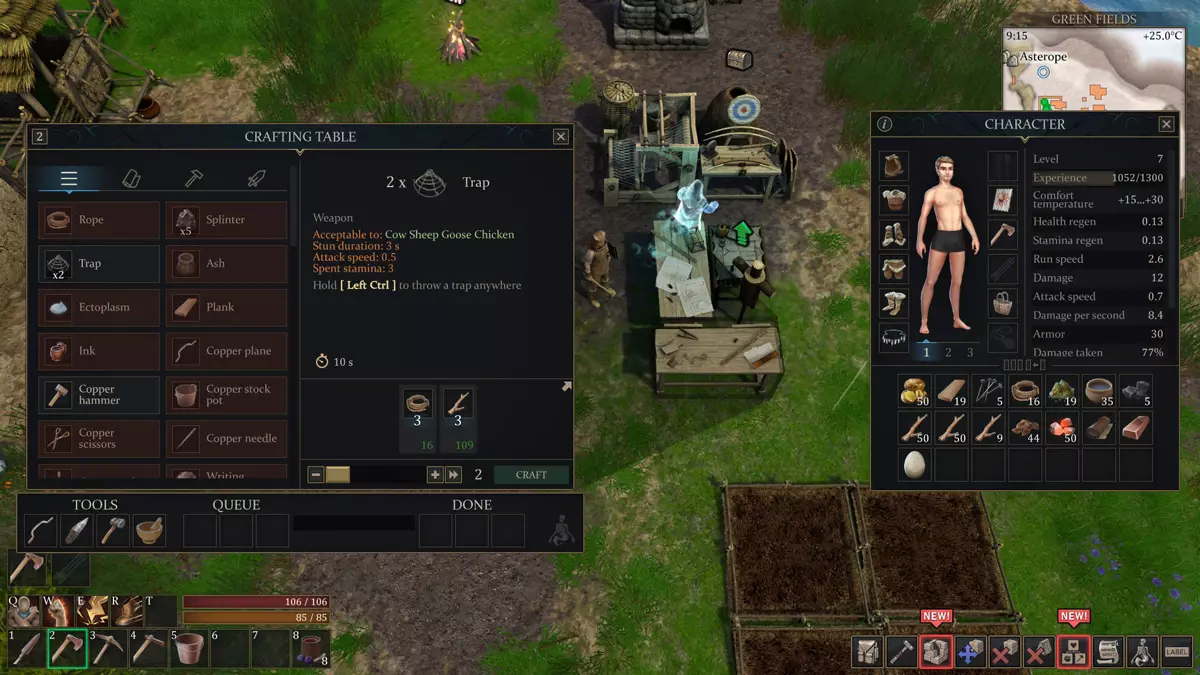Choose the Copper stock pot recipe

[x=227, y=395]
